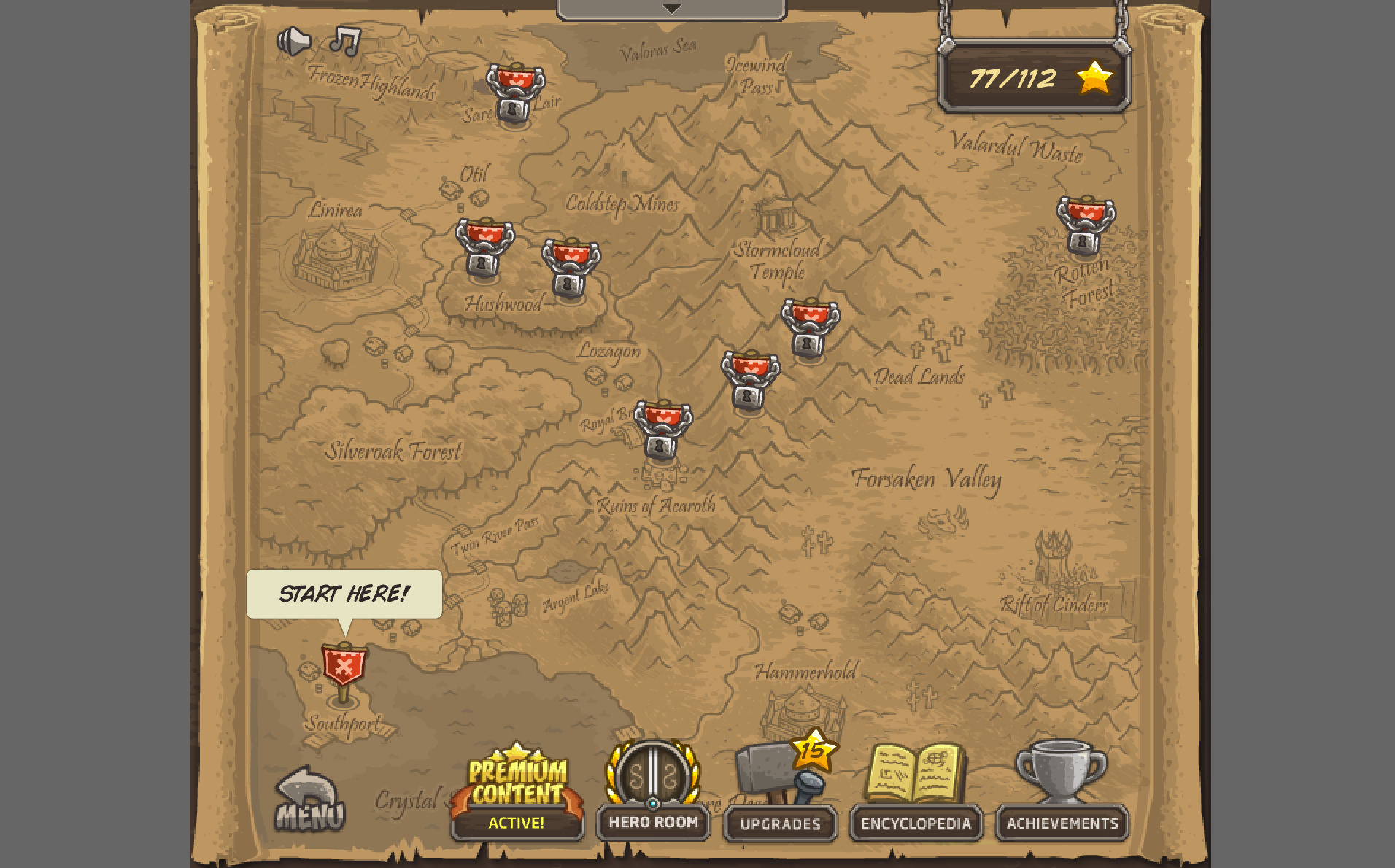
Task: Toggle the sound effects speaker icon
Action: (293, 42)
